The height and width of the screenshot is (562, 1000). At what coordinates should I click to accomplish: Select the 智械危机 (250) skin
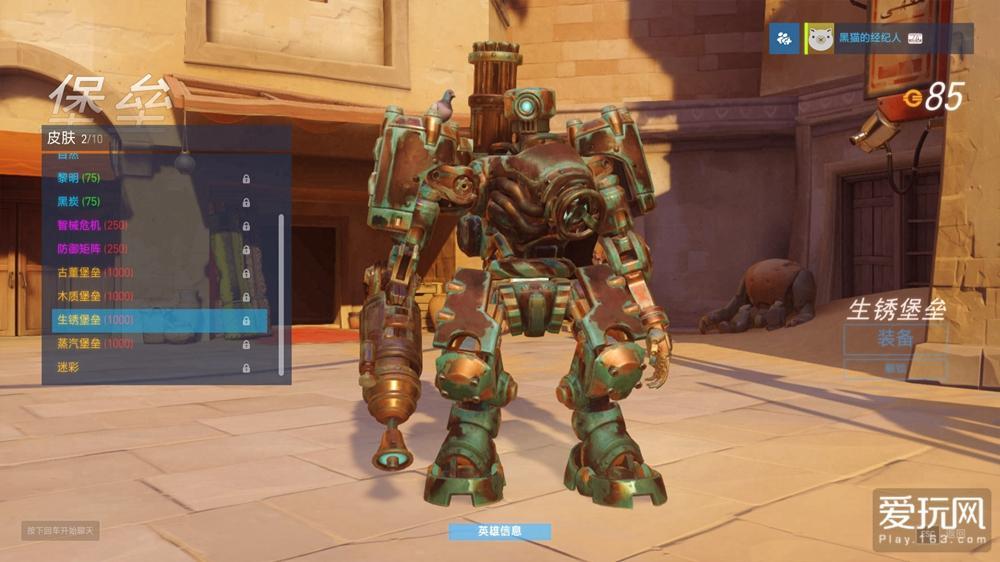[150, 225]
